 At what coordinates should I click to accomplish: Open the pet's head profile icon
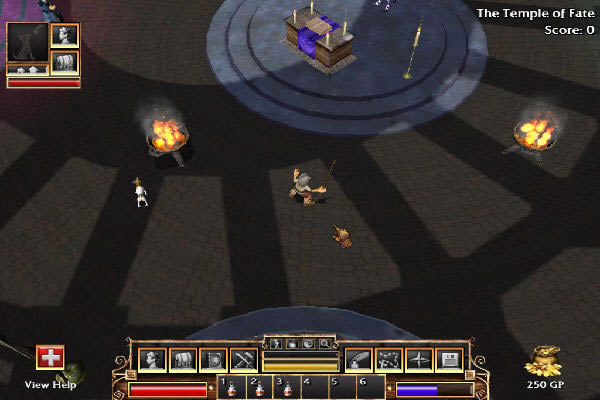pos(66,35)
